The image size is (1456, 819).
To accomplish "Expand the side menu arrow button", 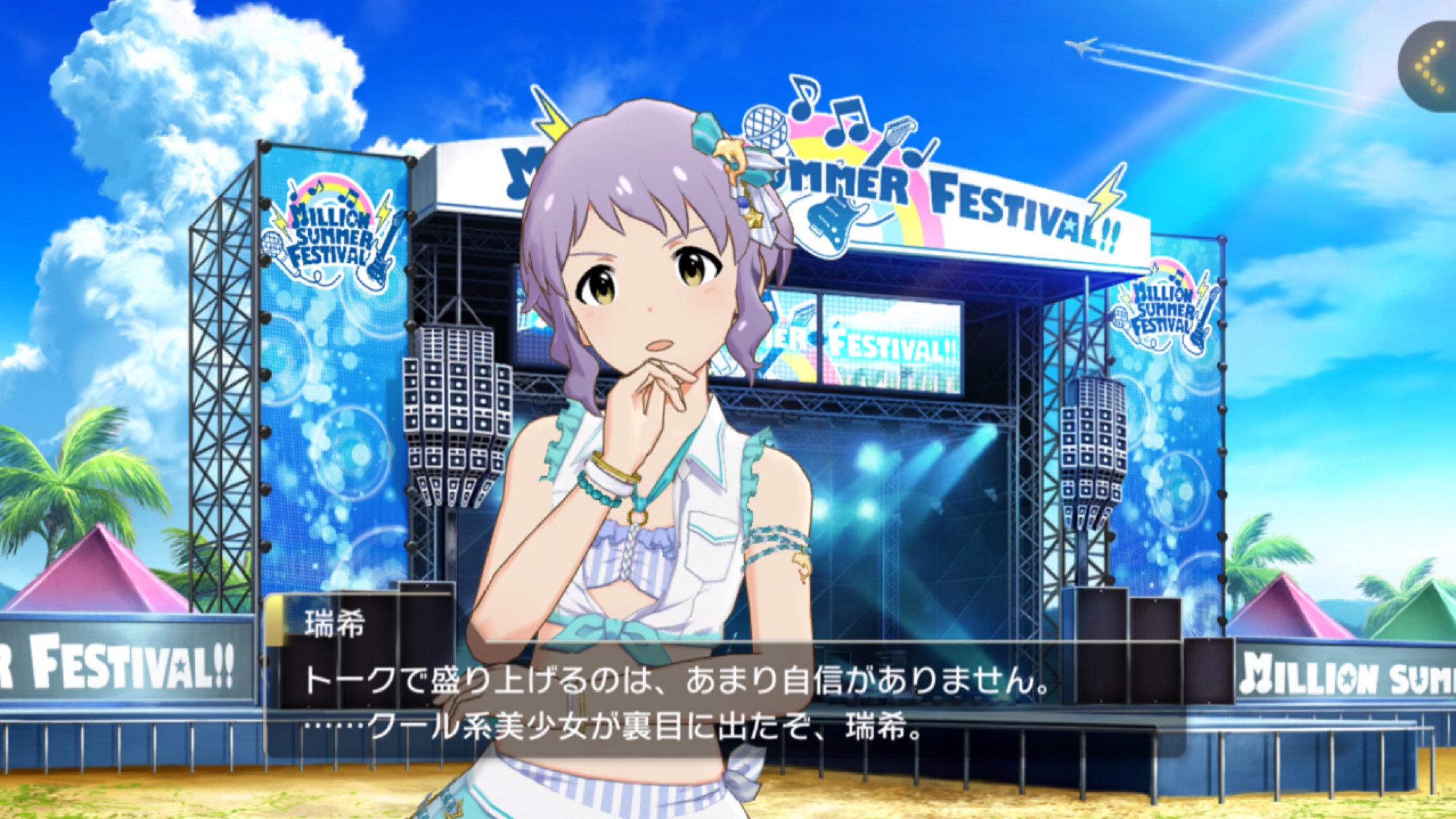I will [x=1431, y=67].
